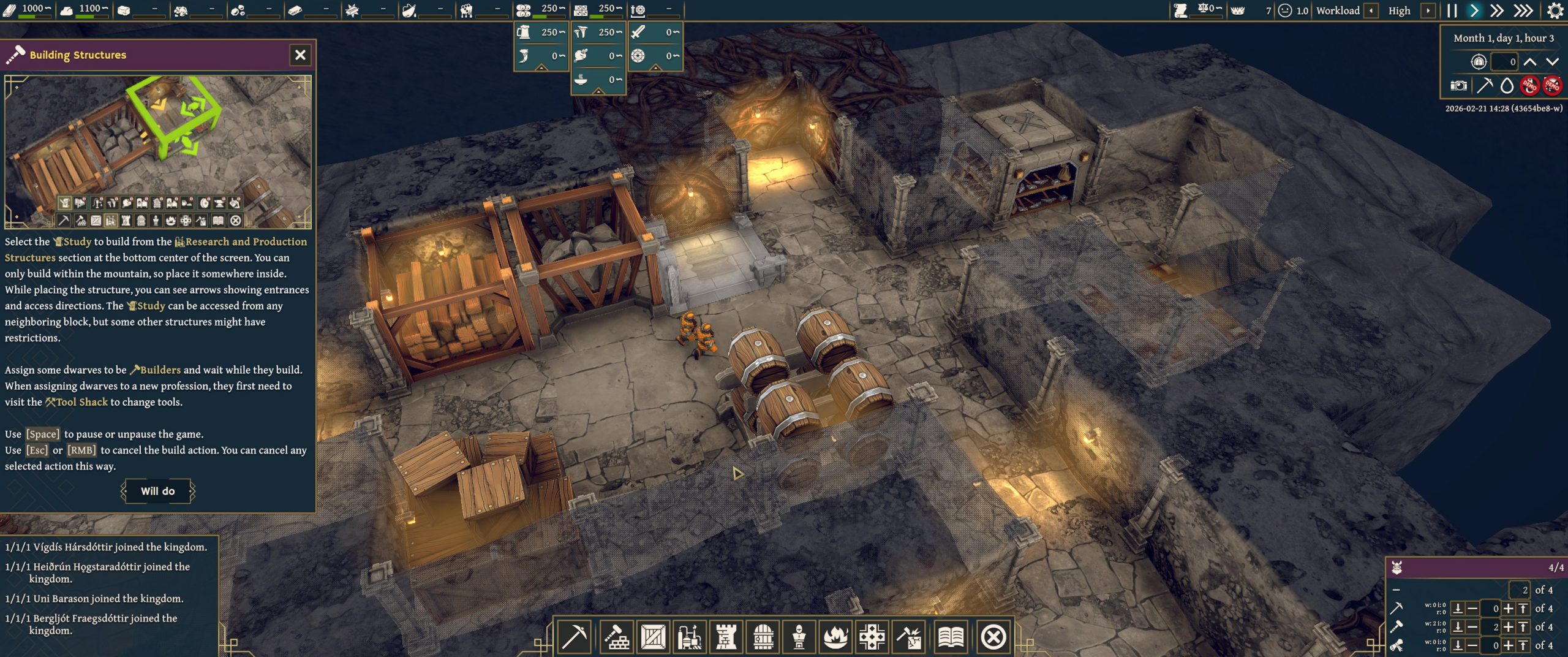The width and height of the screenshot is (1568, 657).
Task: Open the wooden door category
Action: coord(763,637)
